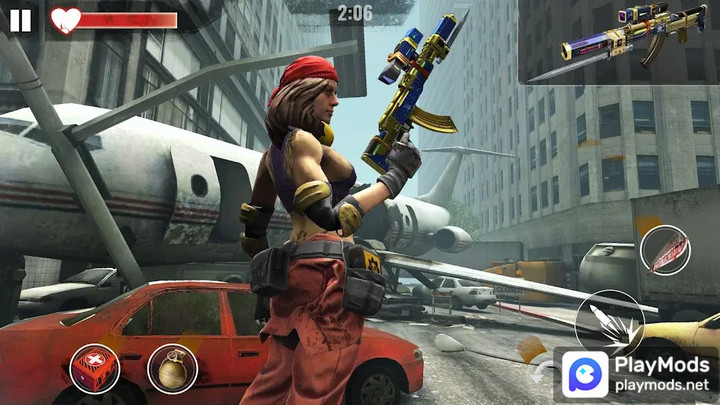Activate the bloody knife melee attack
Image resolution: width=720 pixels, height=405 pixels.
664,250
